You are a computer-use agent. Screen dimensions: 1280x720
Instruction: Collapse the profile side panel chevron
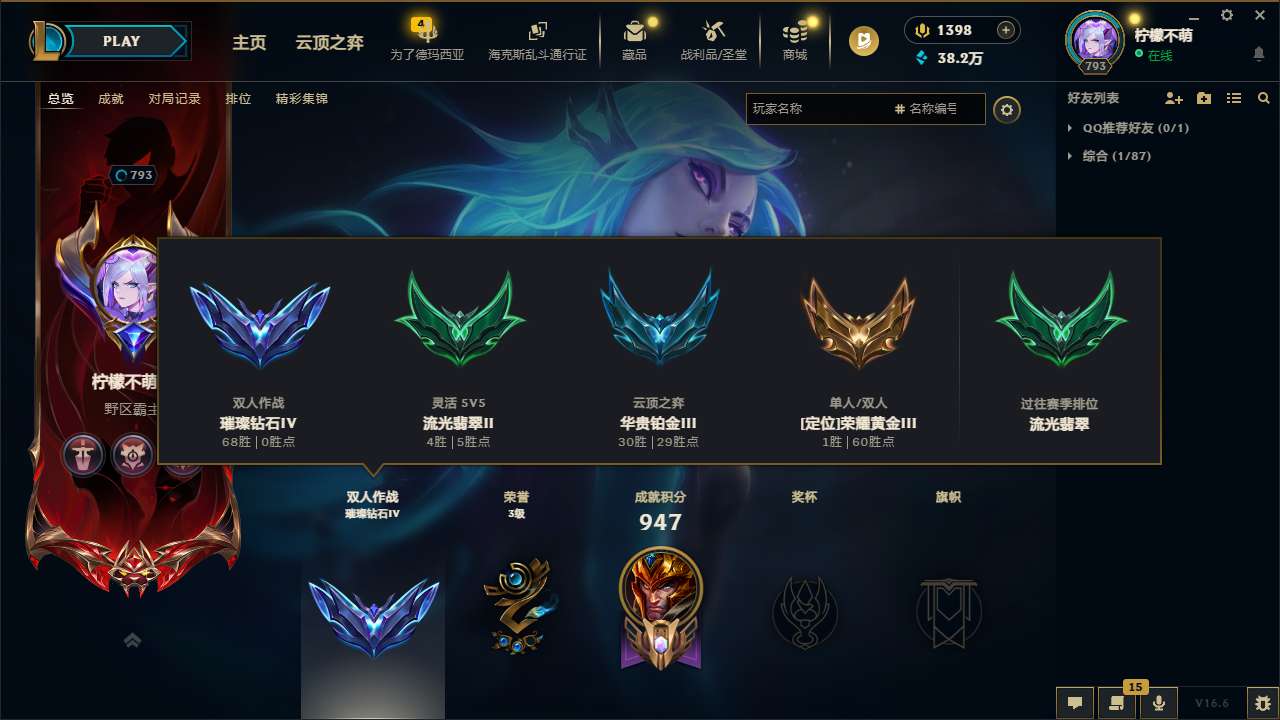[x=131, y=640]
